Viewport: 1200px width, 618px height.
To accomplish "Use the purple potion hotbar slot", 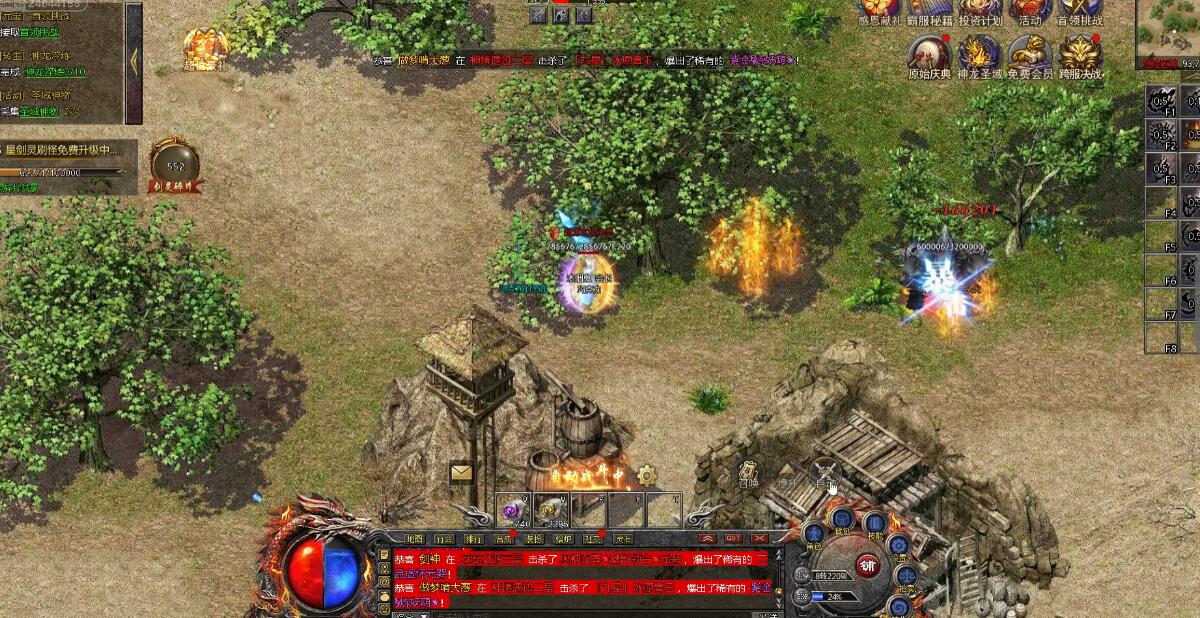I will (x=516, y=508).
